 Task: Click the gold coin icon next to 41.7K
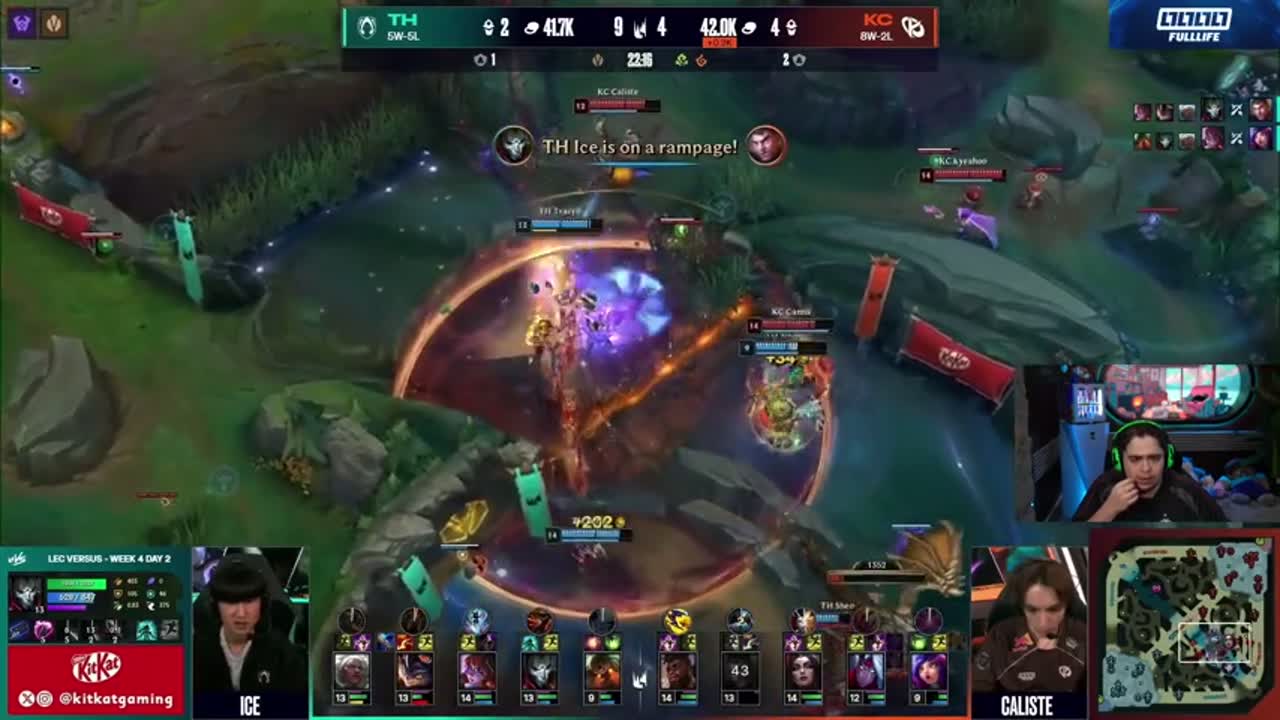530,28
